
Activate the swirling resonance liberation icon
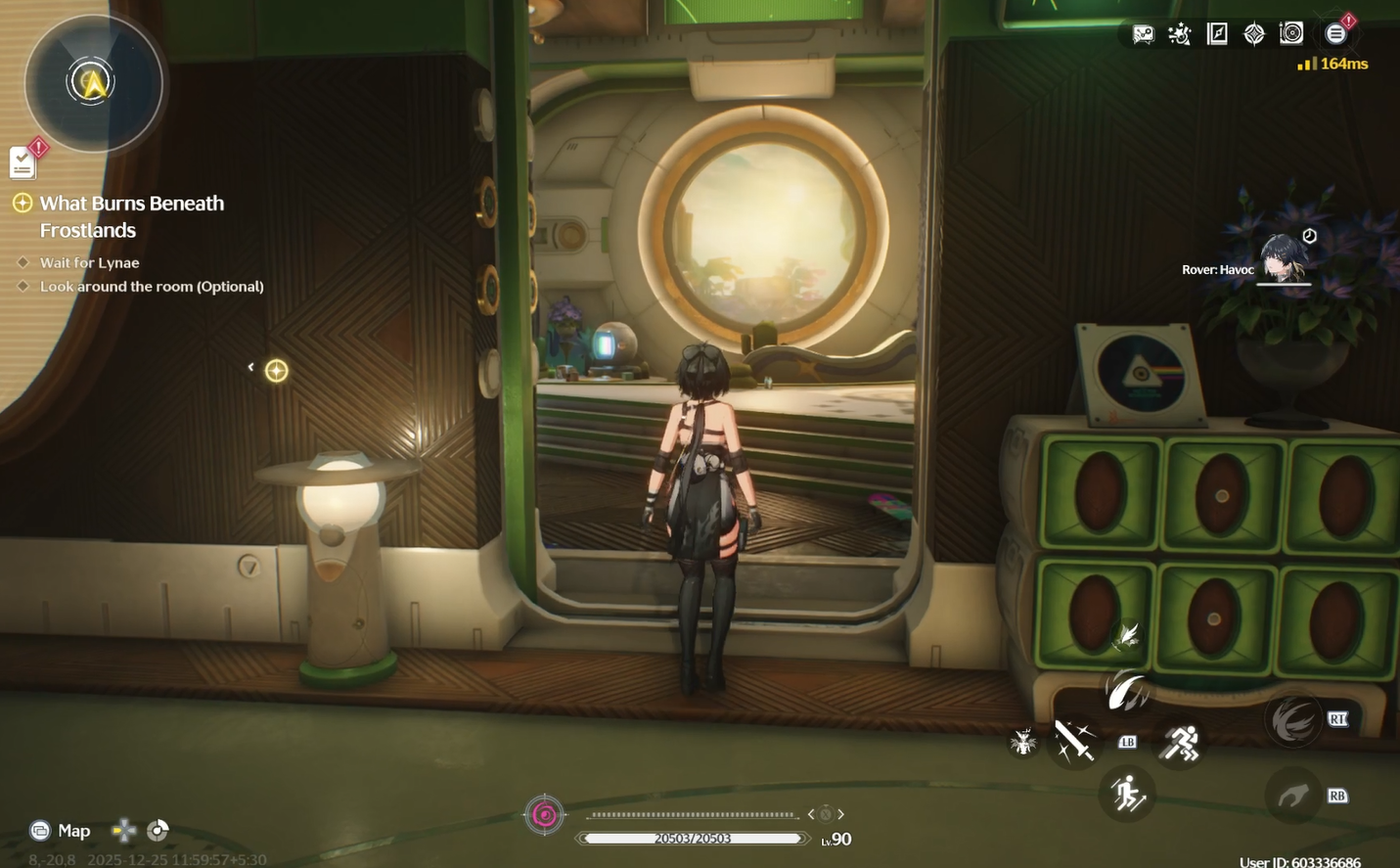click(1292, 720)
